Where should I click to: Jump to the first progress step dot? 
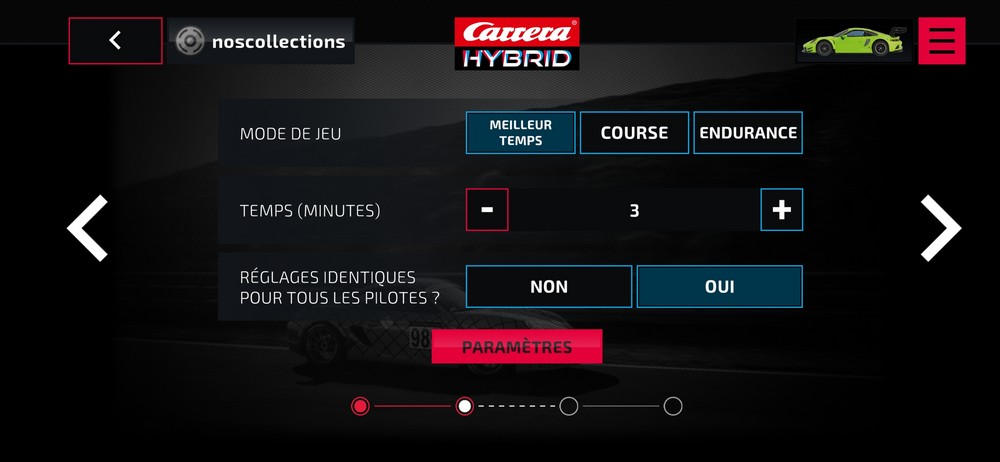[x=361, y=406]
